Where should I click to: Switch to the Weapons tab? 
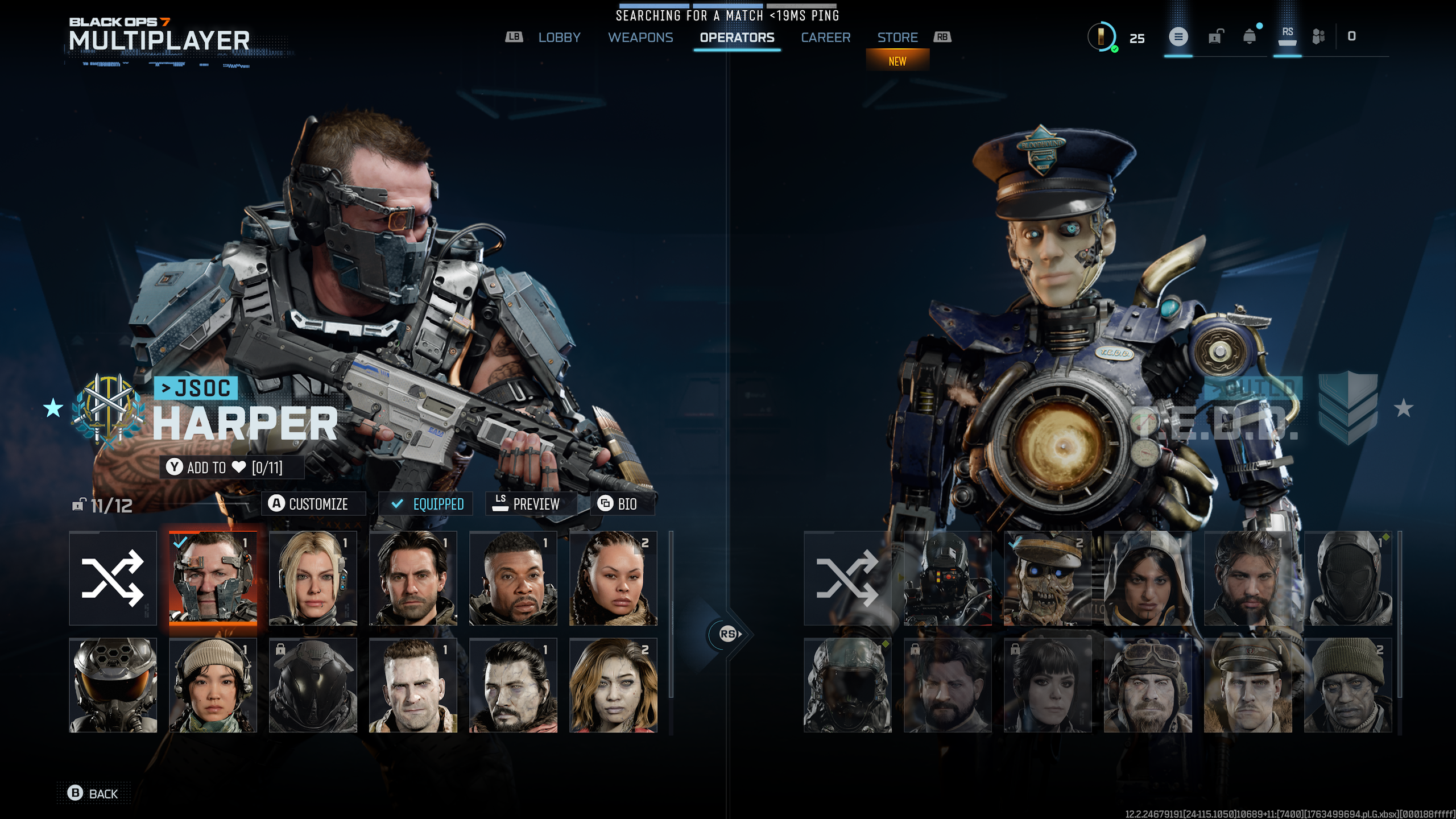click(640, 38)
